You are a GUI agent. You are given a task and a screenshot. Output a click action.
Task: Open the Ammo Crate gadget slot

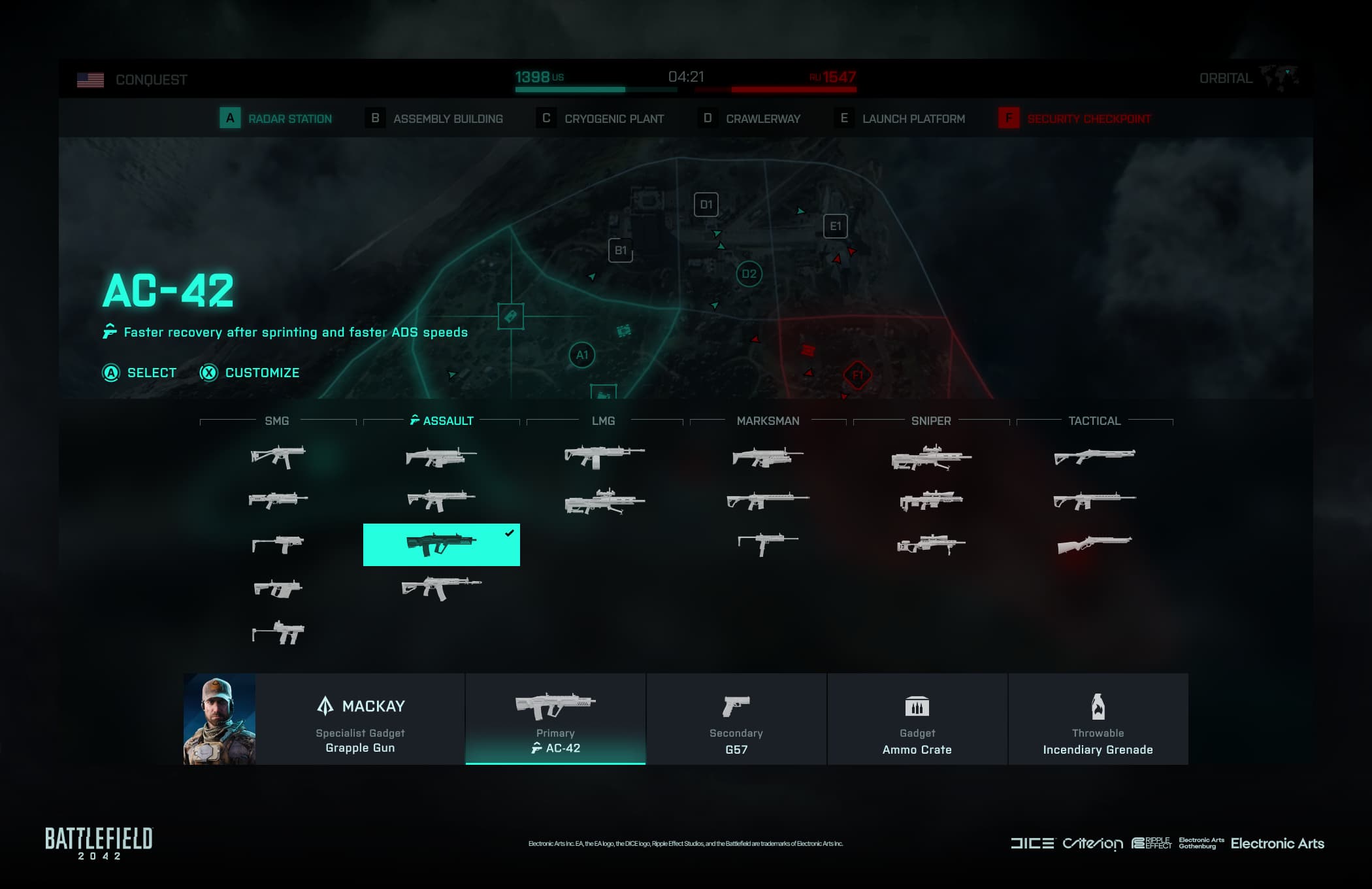coord(917,719)
